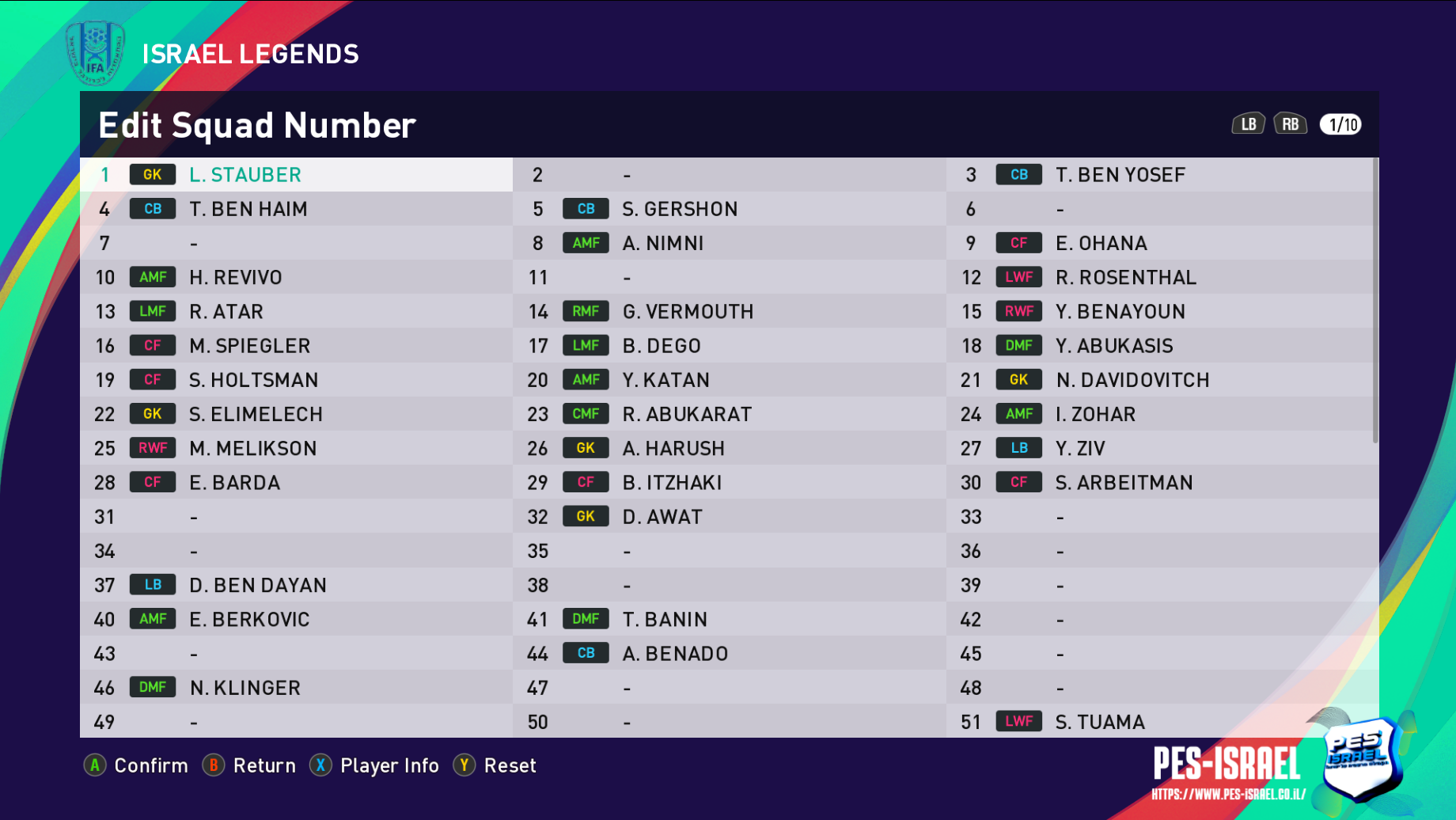1456x820 pixels.
Task: Choose H. Revivo number 10 entry
Action: point(296,277)
